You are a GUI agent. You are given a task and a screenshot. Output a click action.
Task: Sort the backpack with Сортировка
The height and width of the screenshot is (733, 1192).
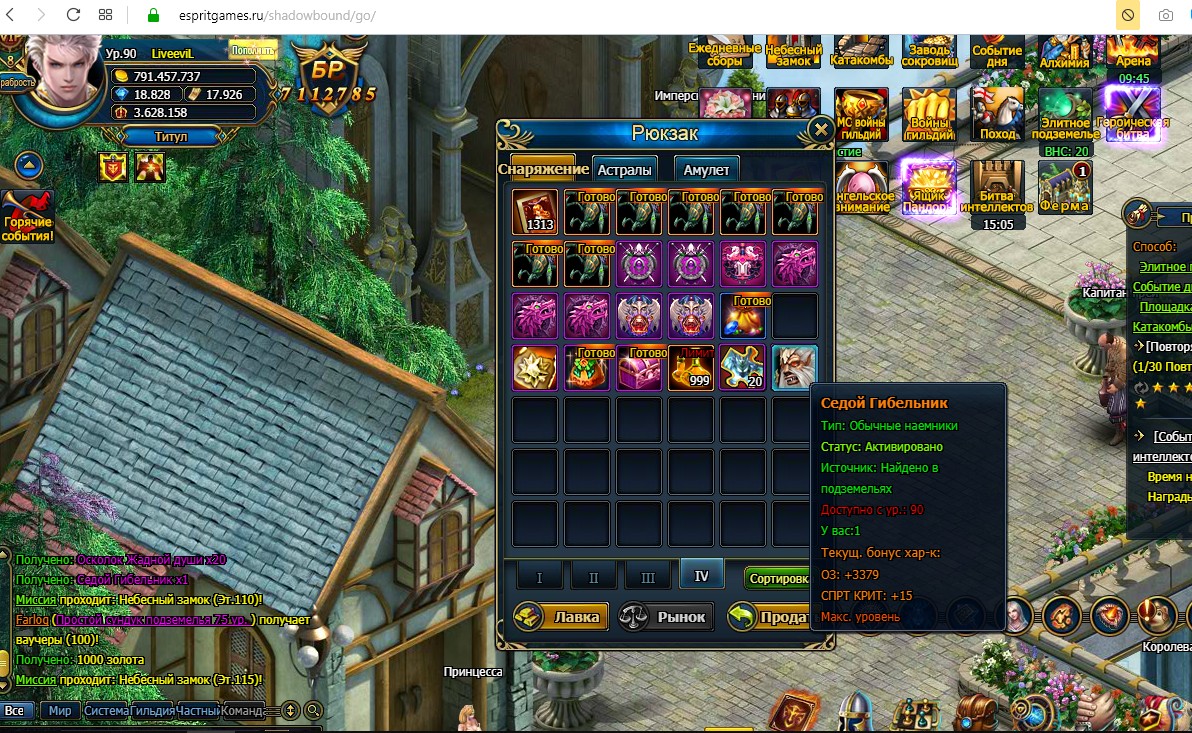click(778, 578)
